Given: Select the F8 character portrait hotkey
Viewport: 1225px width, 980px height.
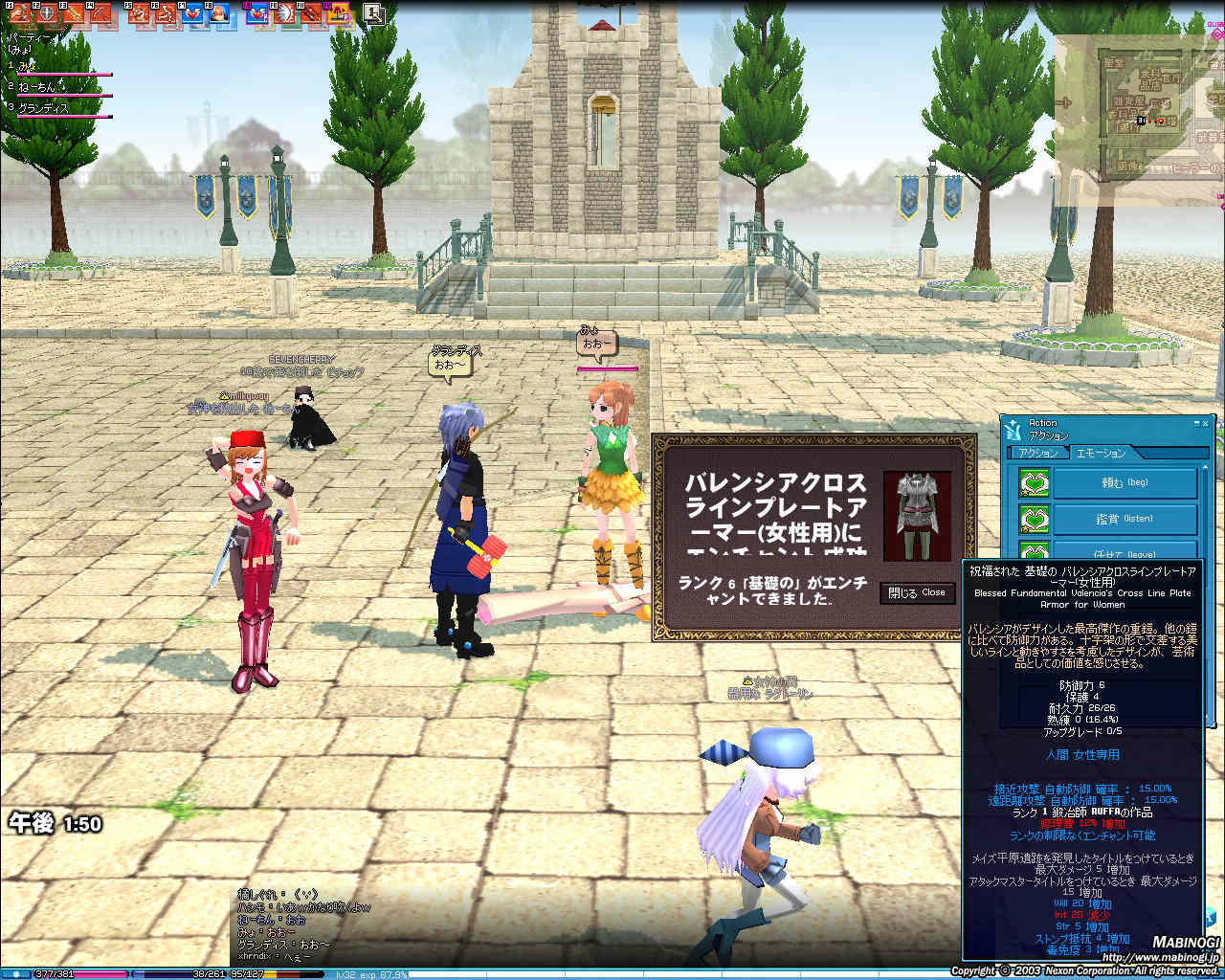Looking at the screenshot, I should point(218,13).
